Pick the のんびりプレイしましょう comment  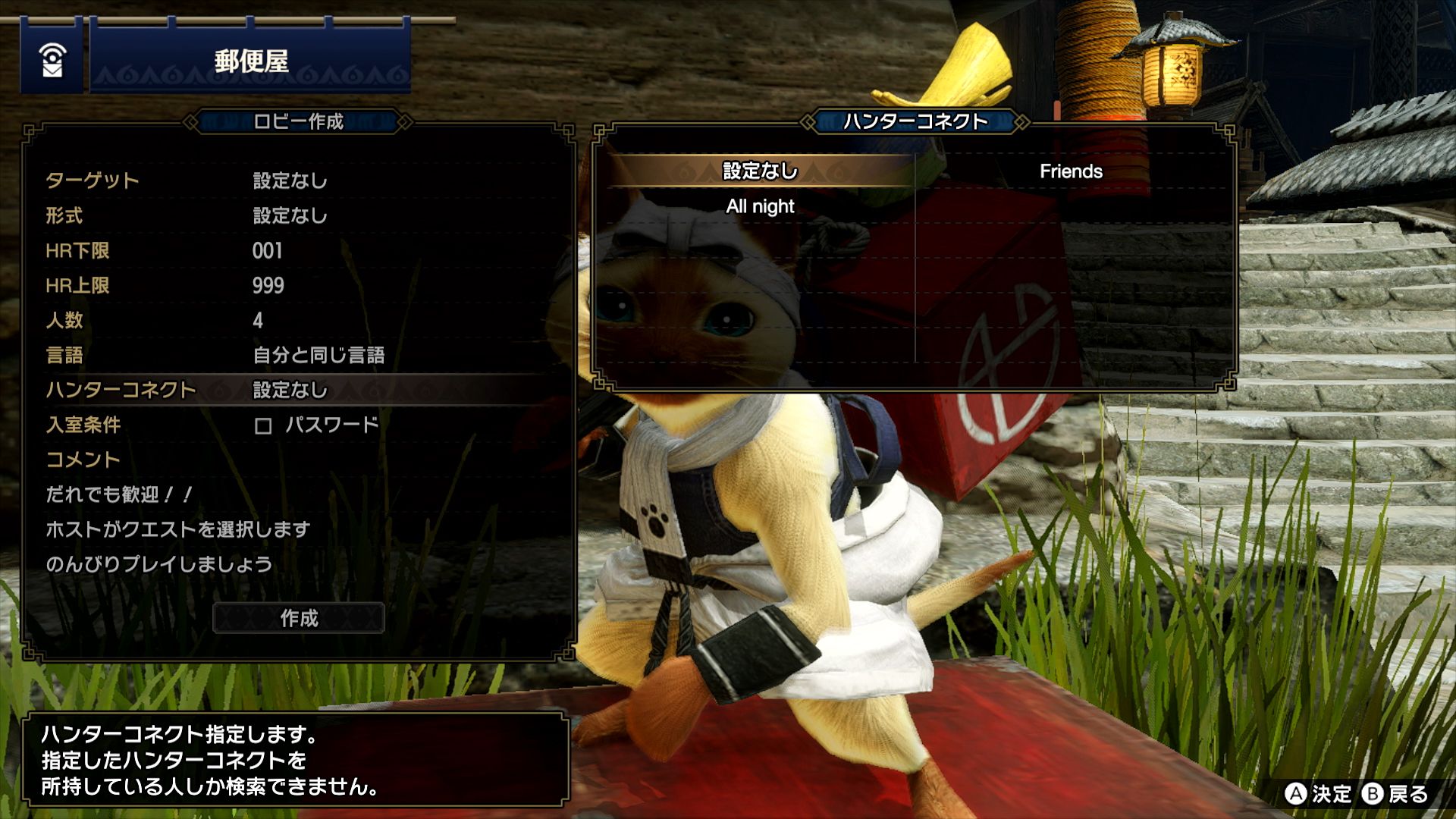click(159, 564)
